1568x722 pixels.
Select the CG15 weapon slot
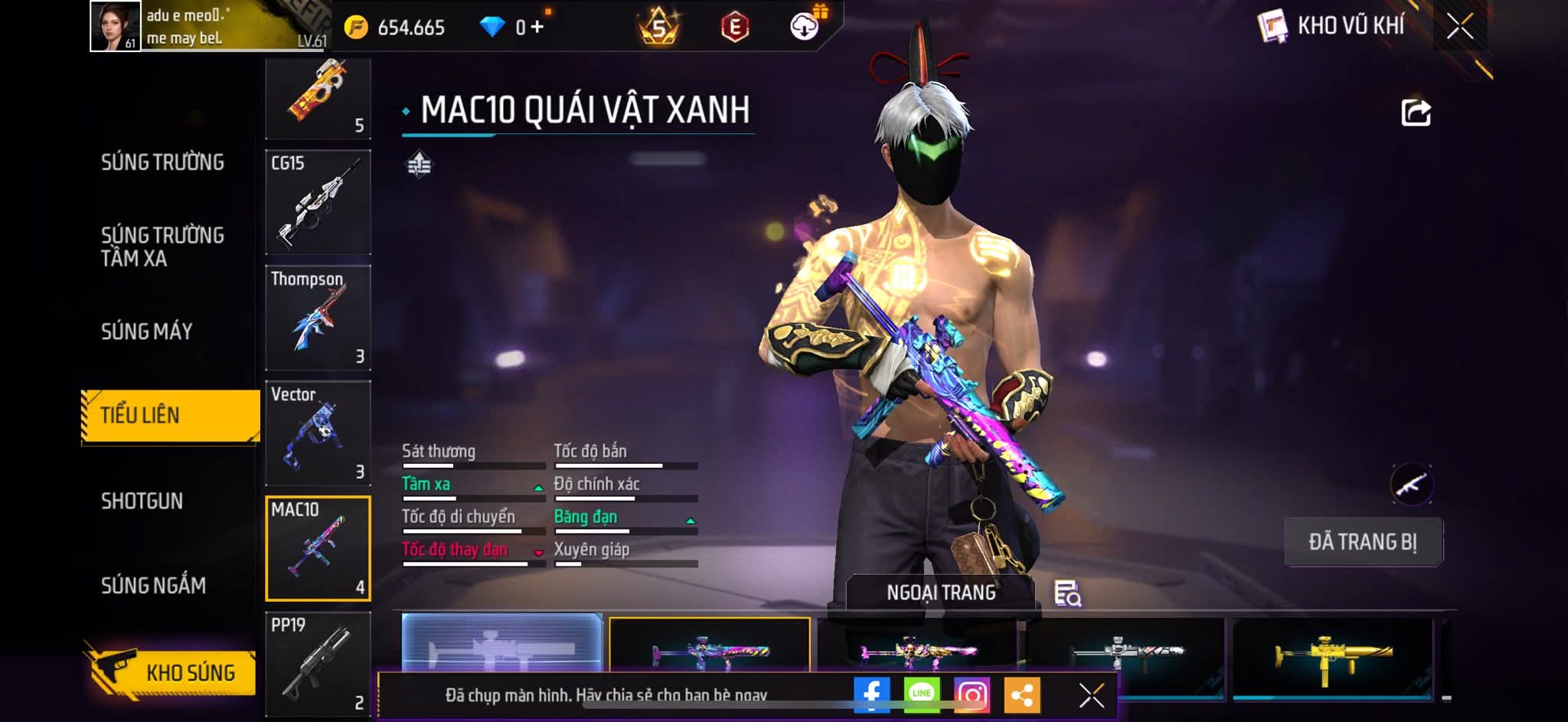click(x=318, y=202)
